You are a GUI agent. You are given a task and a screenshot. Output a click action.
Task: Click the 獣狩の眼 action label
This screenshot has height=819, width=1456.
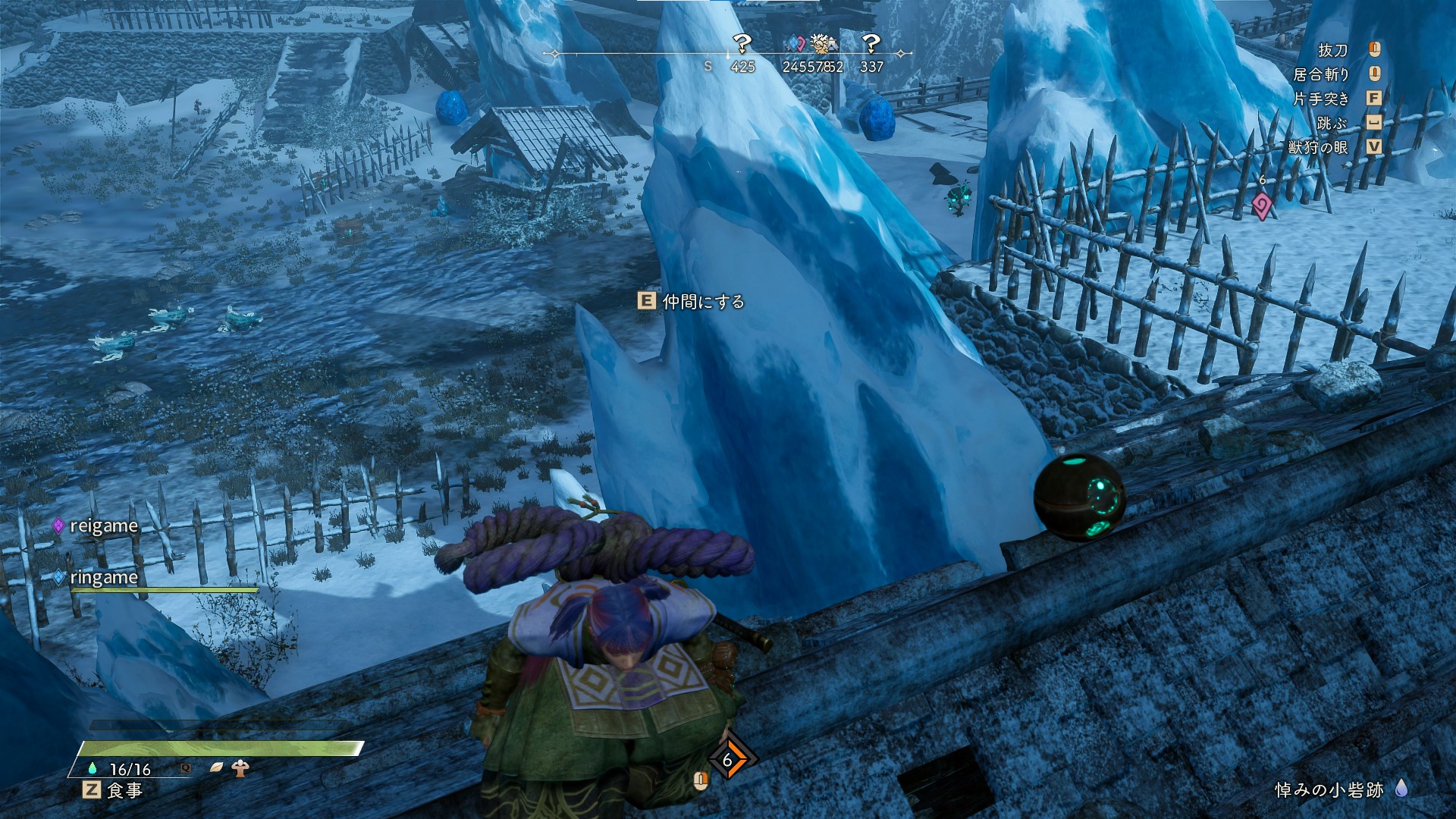[1318, 147]
